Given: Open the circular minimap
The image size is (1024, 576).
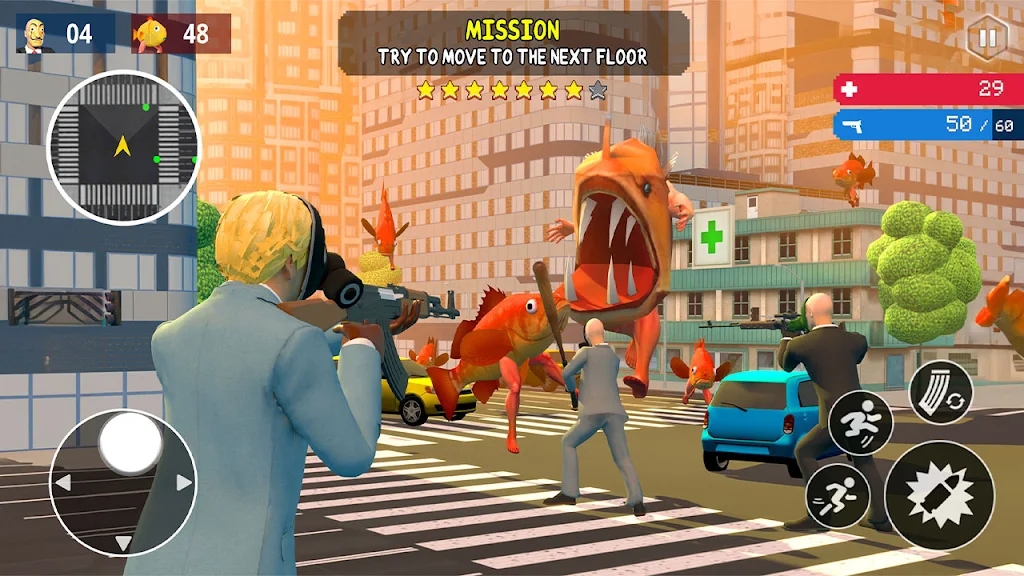Looking at the screenshot, I should tap(123, 147).
